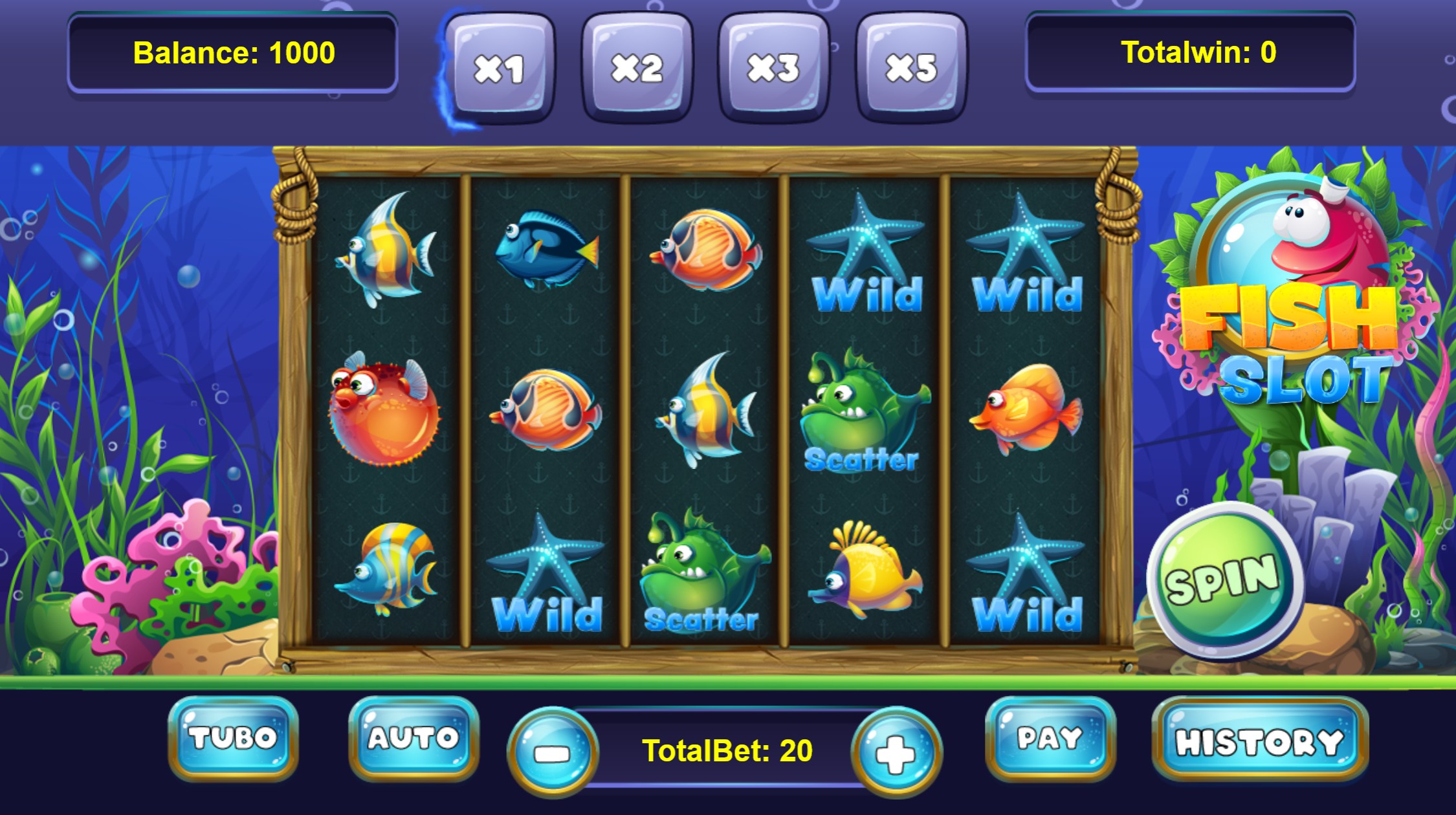
Task: Show the spin HISTORY
Action: pos(1259,739)
